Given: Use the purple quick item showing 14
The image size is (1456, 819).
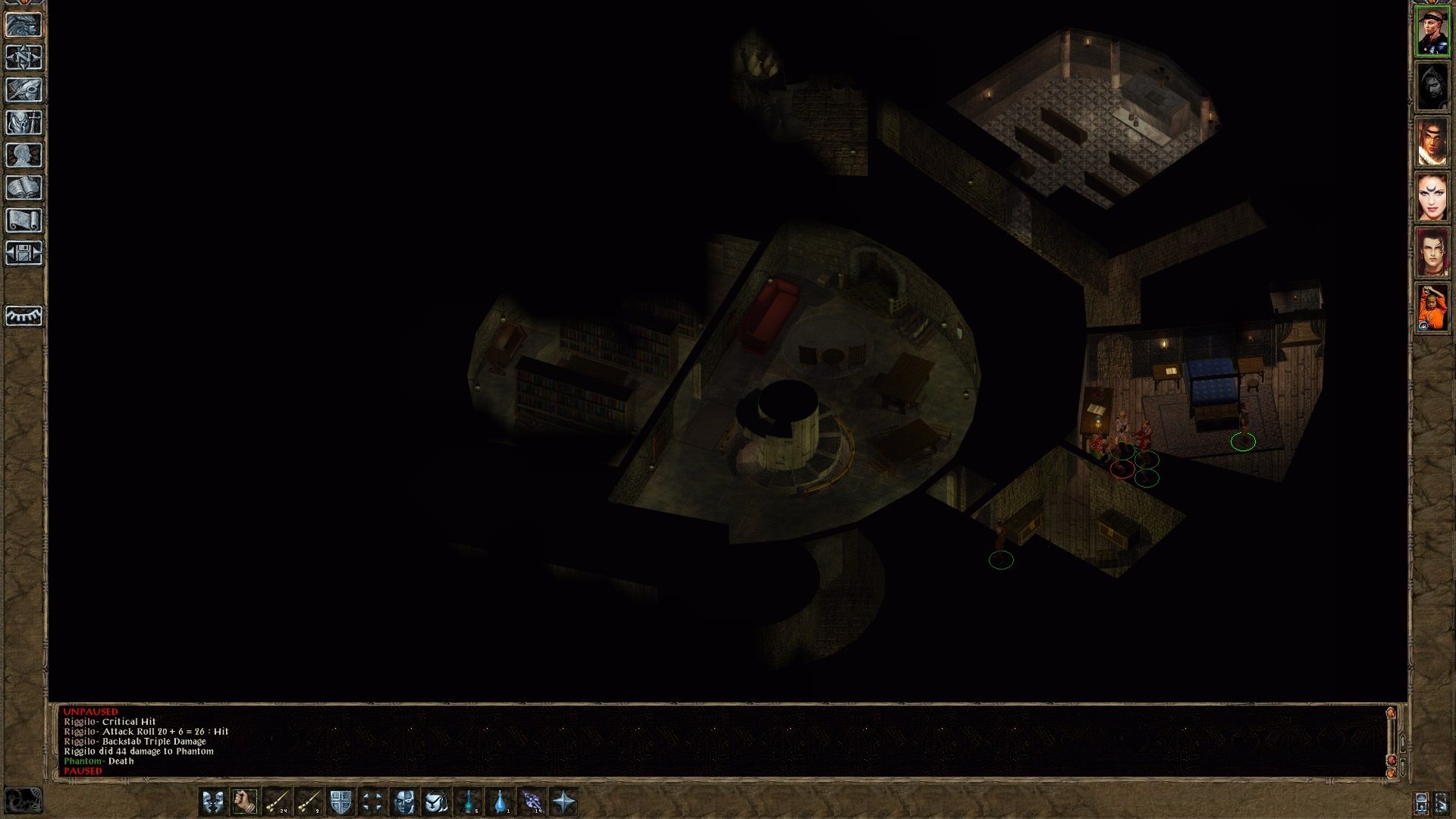Looking at the screenshot, I should 532,801.
